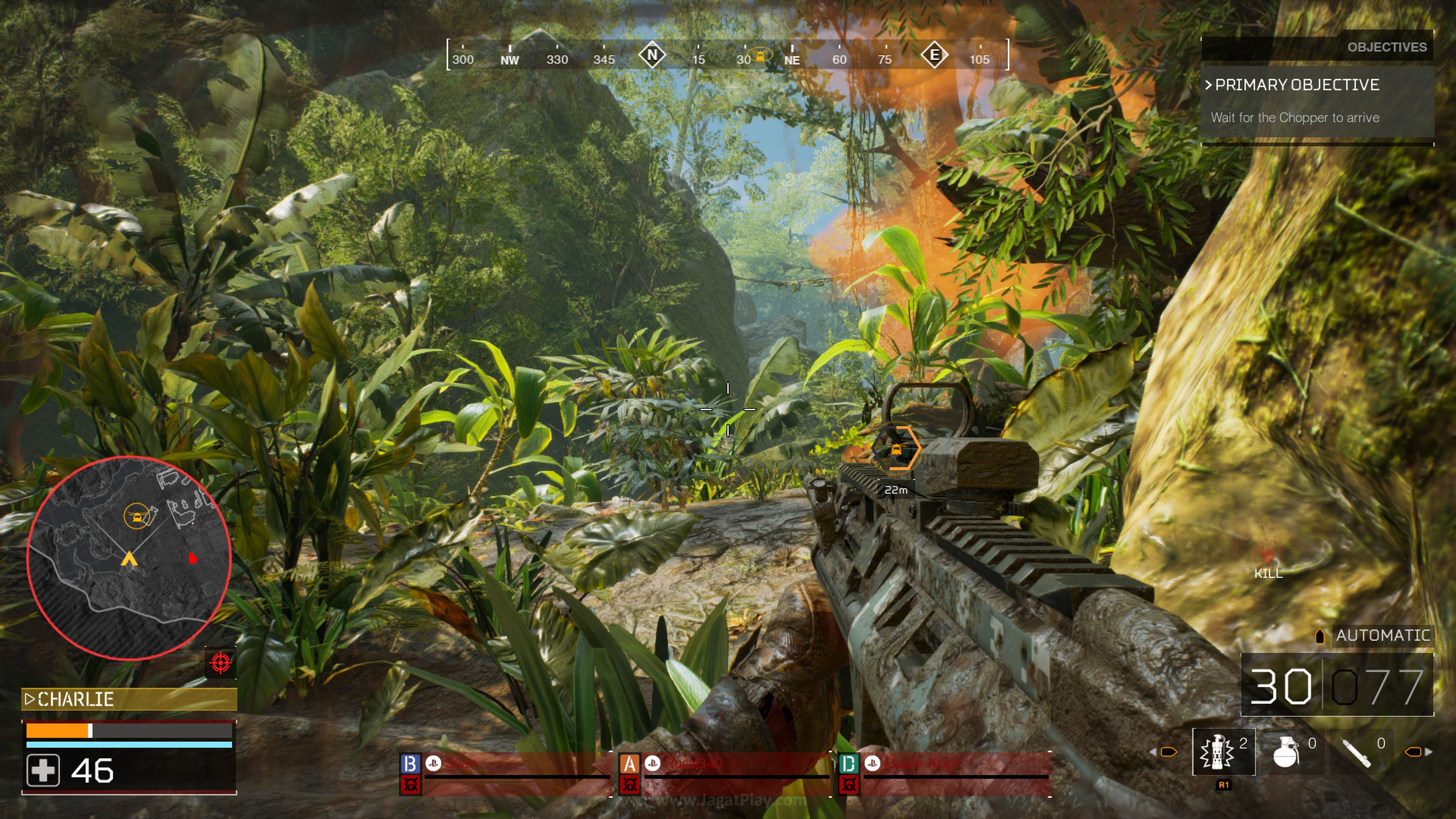Expand the Primary Objective tracker
This screenshot has width=1456, height=819.
[x=1297, y=85]
